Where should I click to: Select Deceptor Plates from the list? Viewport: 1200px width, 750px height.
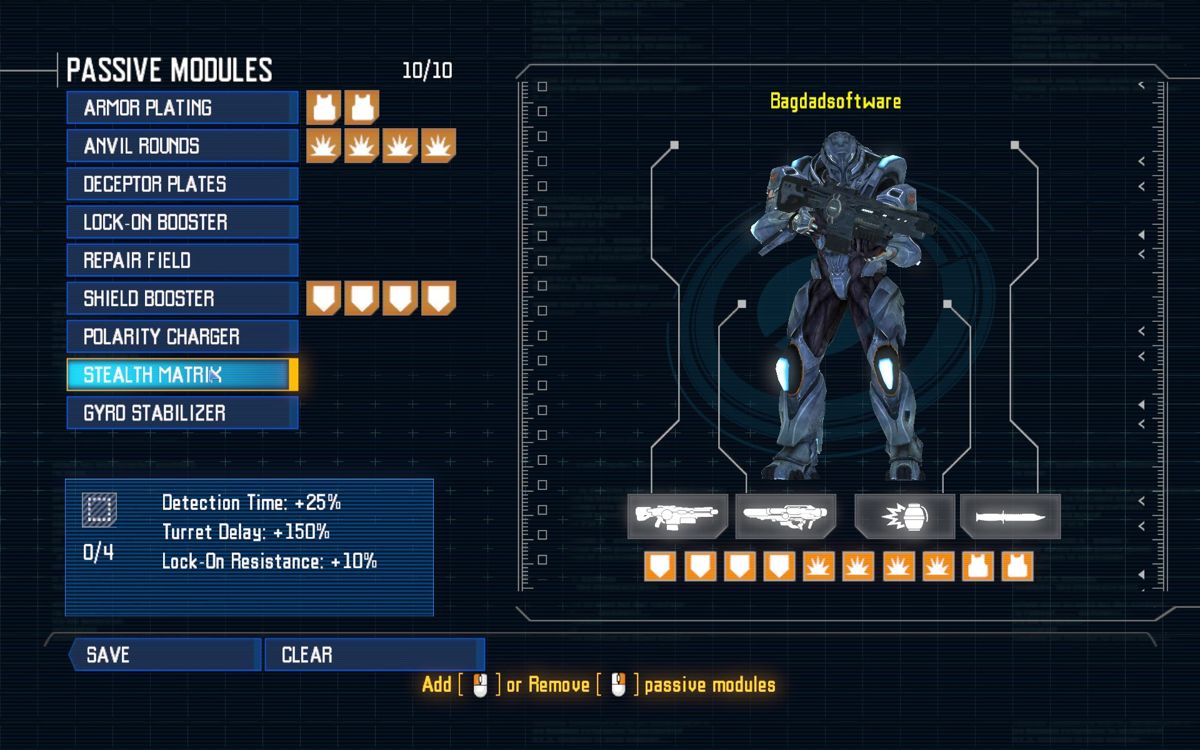tap(182, 184)
